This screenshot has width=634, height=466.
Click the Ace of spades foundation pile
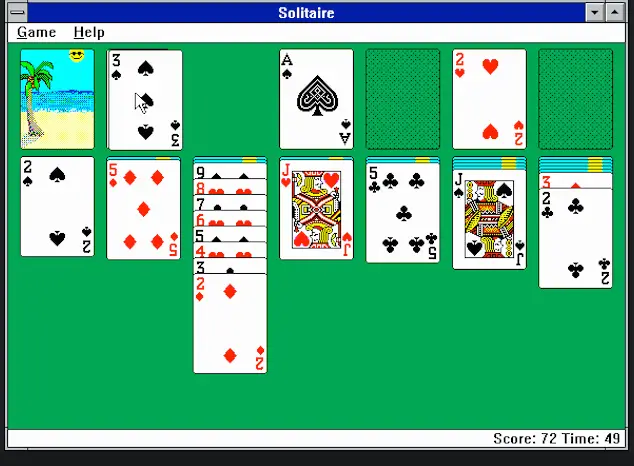click(316, 99)
